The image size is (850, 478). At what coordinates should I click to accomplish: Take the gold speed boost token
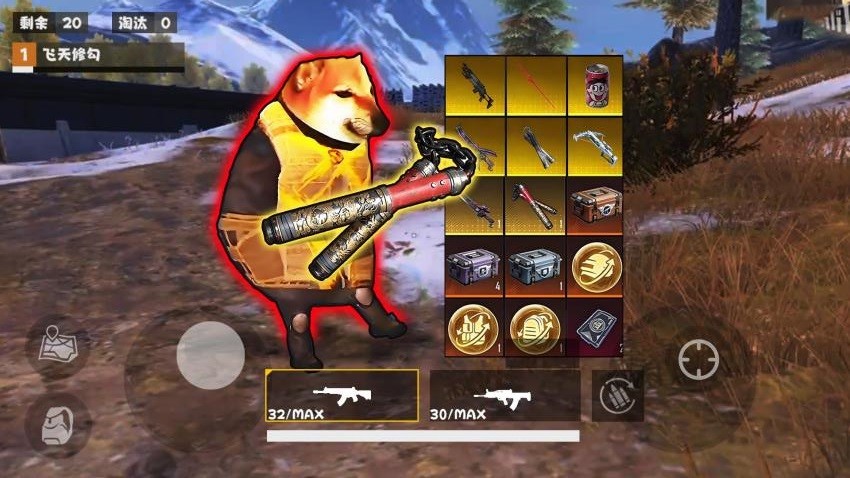click(x=595, y=267)
